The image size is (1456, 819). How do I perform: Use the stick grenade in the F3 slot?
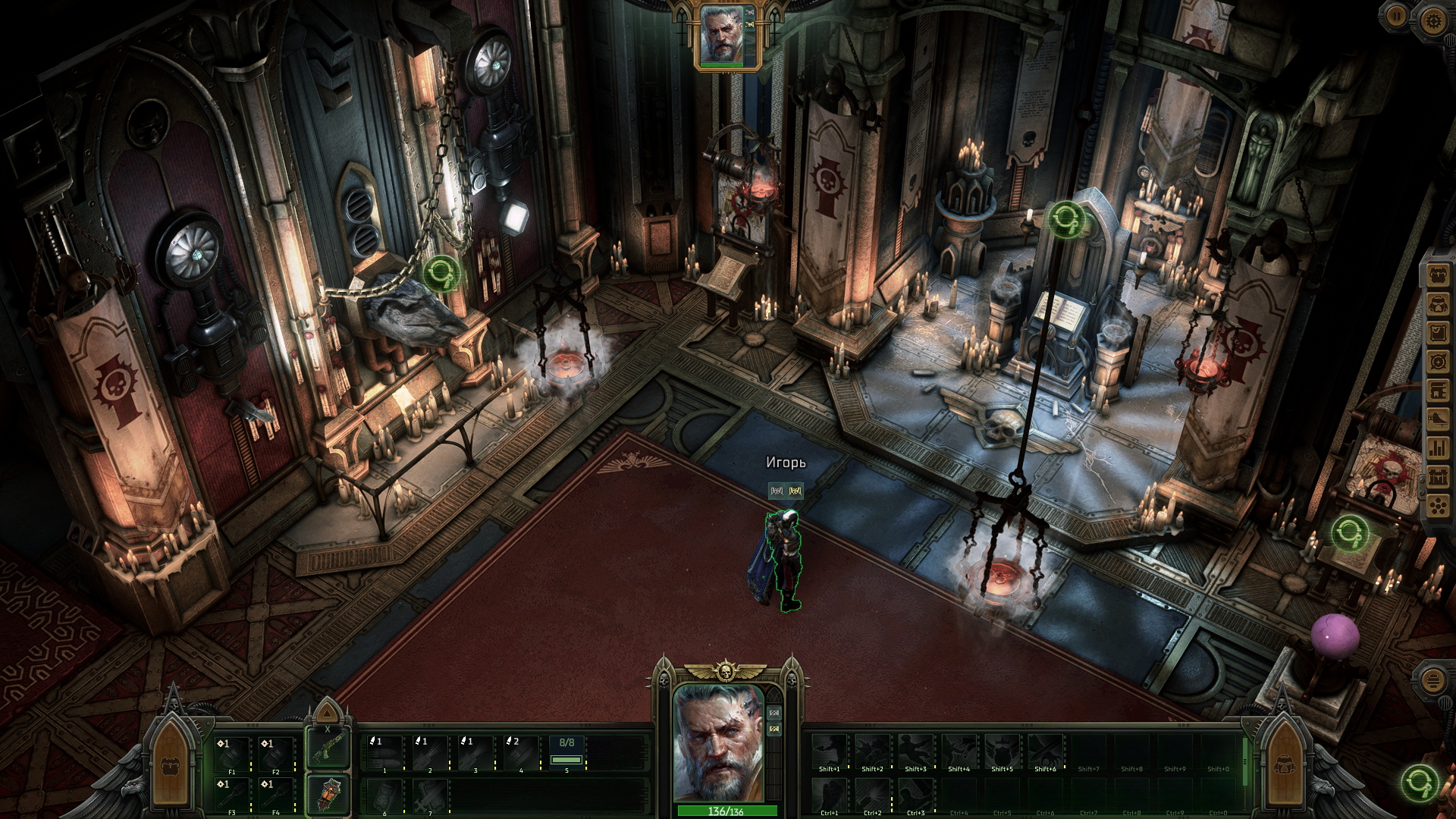(232, 795)
